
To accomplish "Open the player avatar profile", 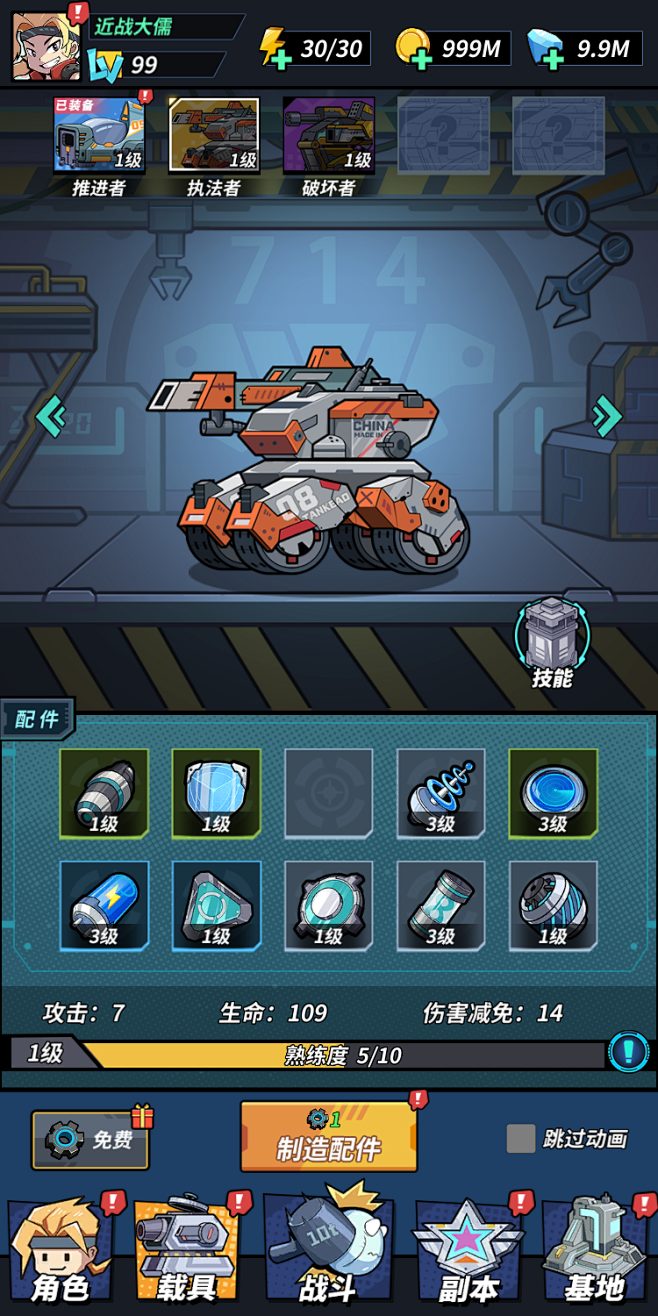I will pos(46,47).
